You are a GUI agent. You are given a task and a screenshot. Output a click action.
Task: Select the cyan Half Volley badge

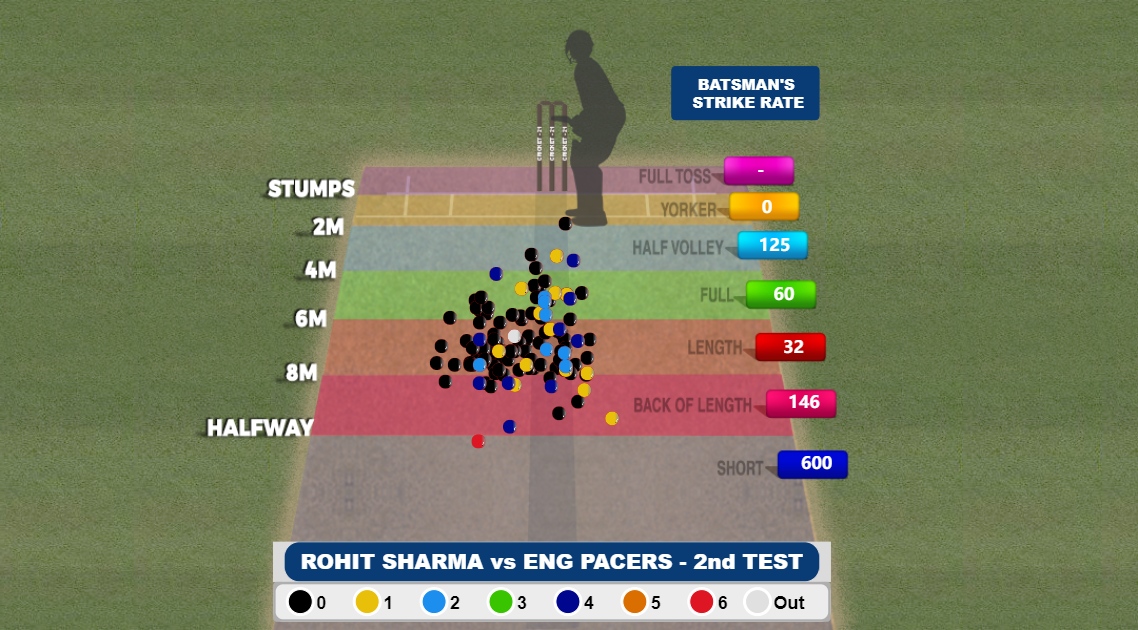pos(773,245)
